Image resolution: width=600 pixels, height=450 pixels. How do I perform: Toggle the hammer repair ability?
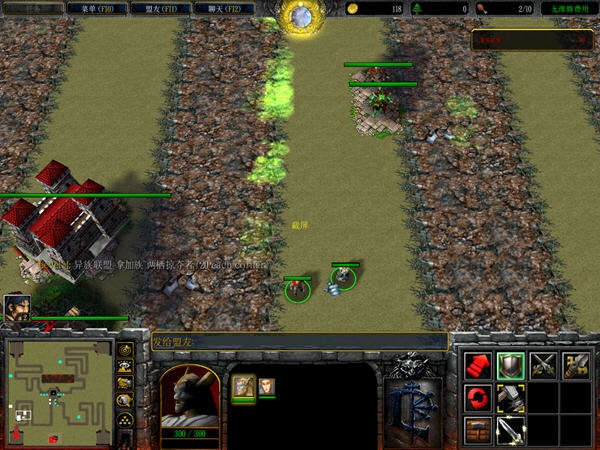coord(510,398)
